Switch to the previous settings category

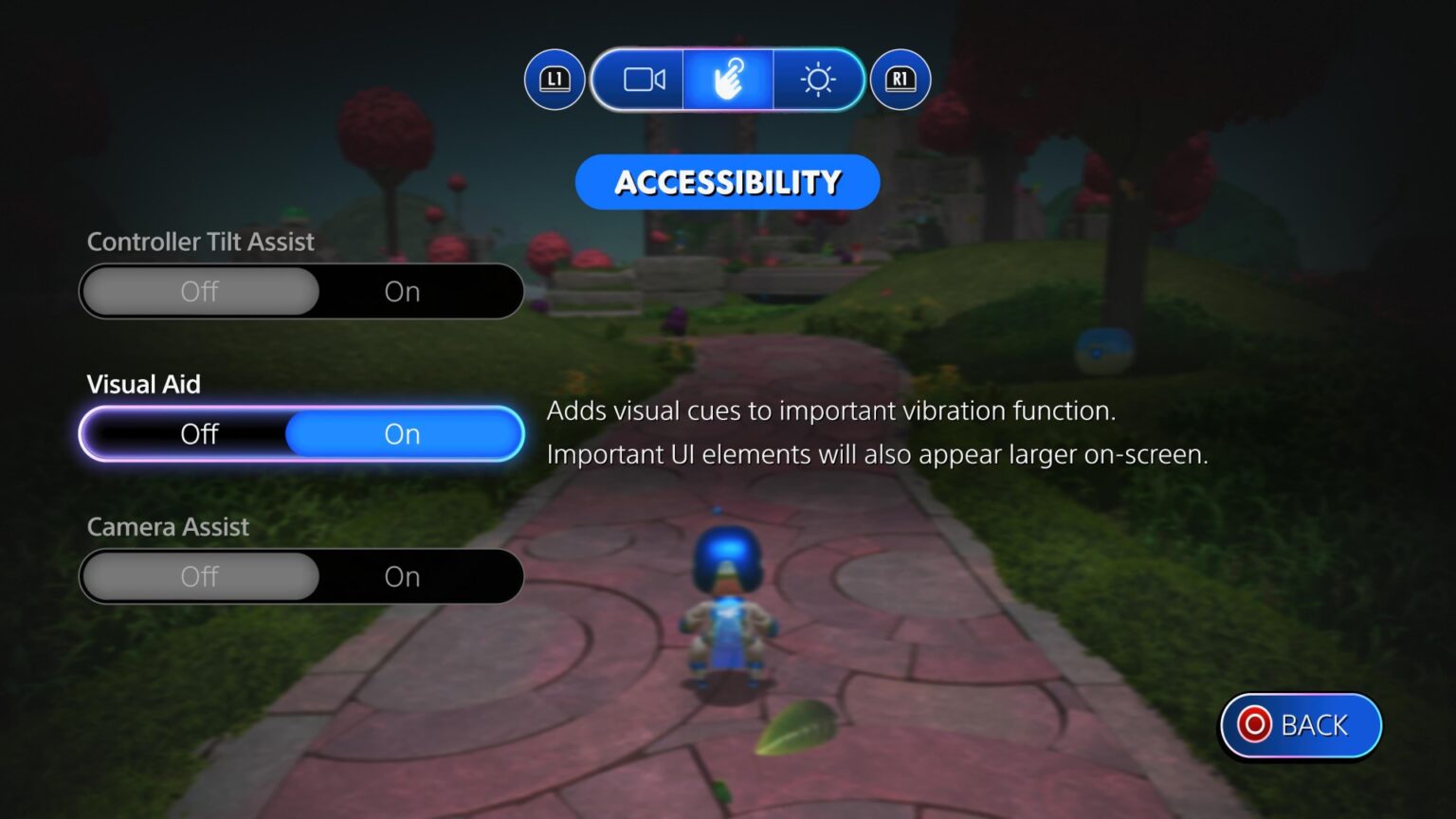555,80
